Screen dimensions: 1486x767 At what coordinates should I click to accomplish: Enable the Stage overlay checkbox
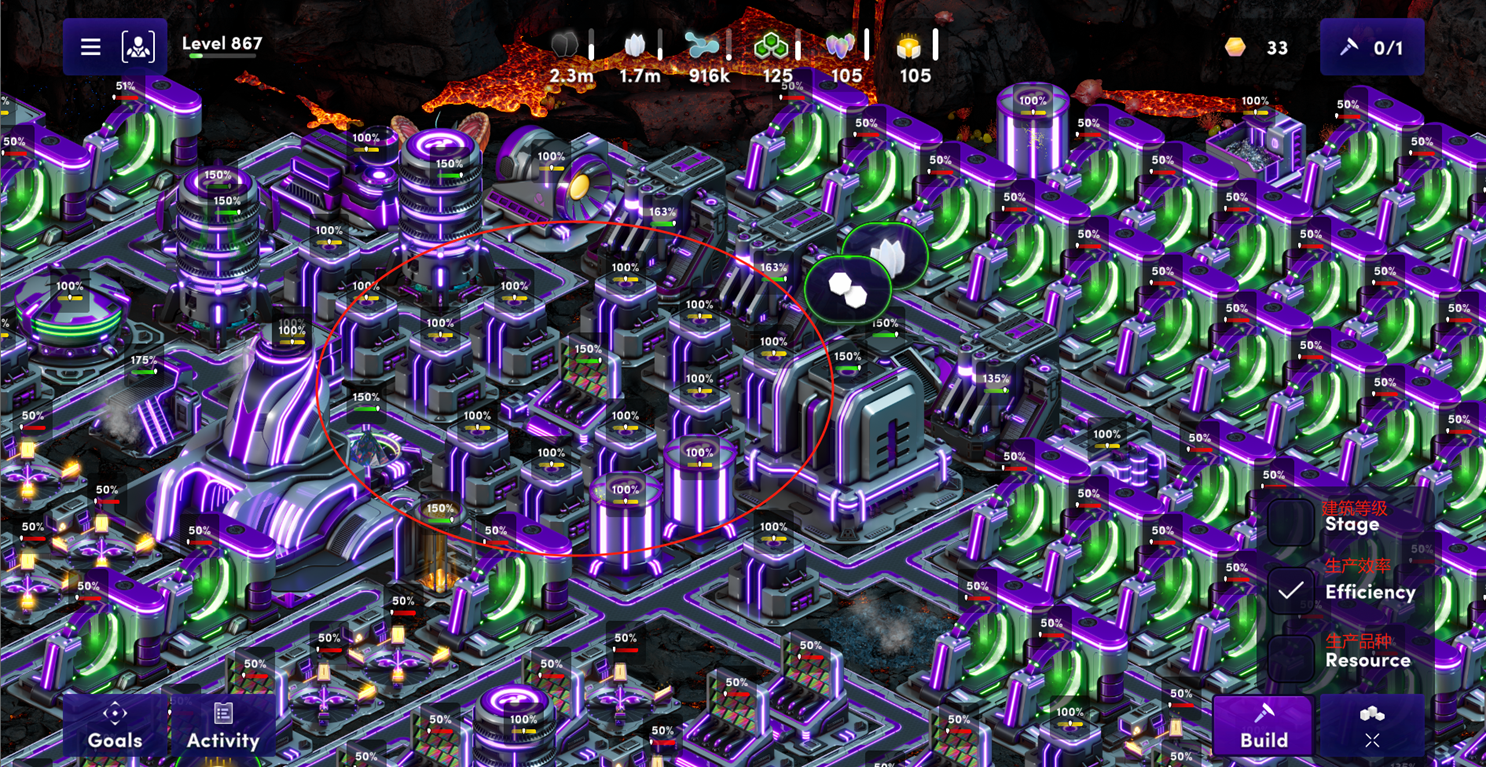click(x=1291, y=523)
